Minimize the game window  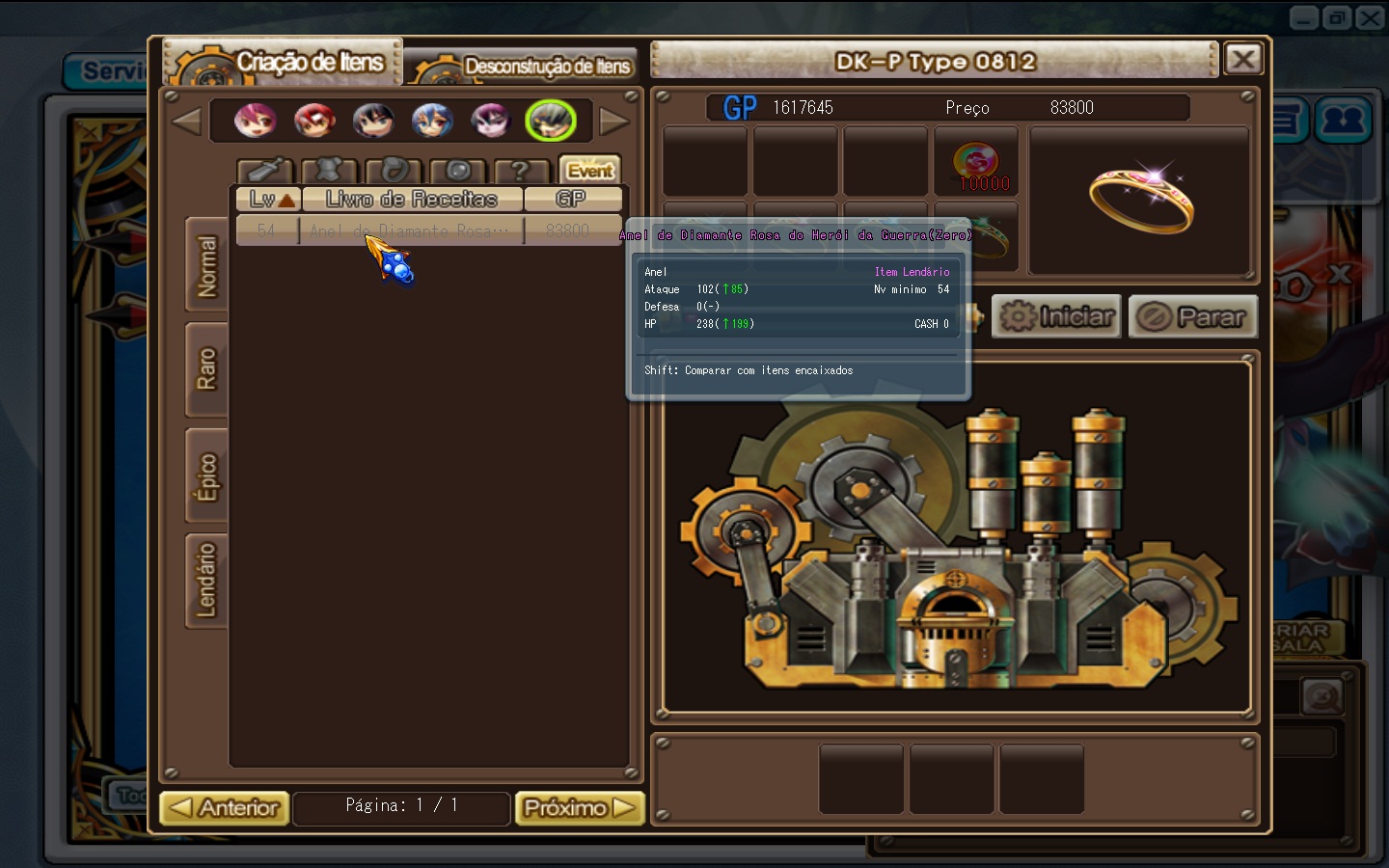(x=1304, y=17)
